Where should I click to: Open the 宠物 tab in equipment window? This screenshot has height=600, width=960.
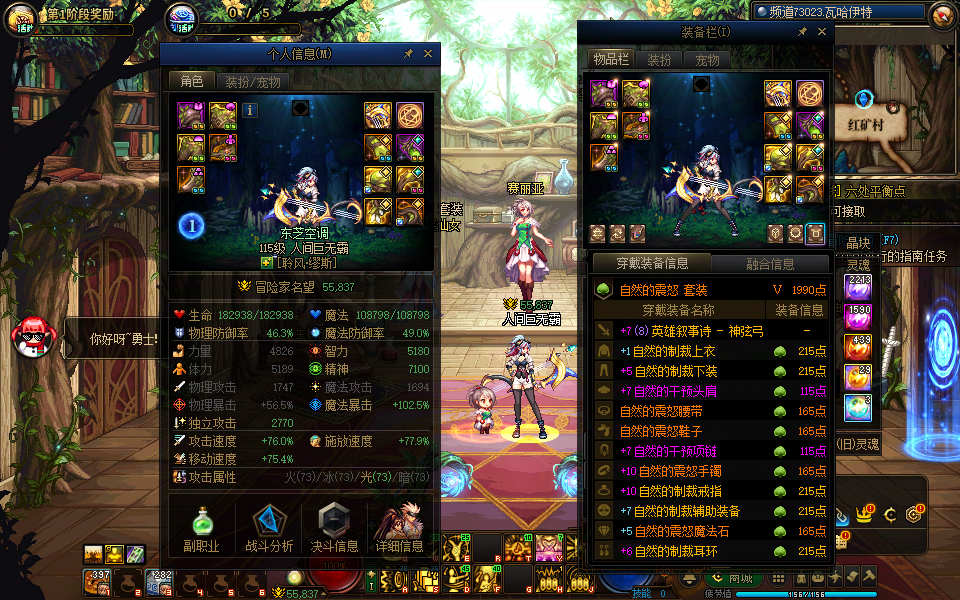(707, 60)
